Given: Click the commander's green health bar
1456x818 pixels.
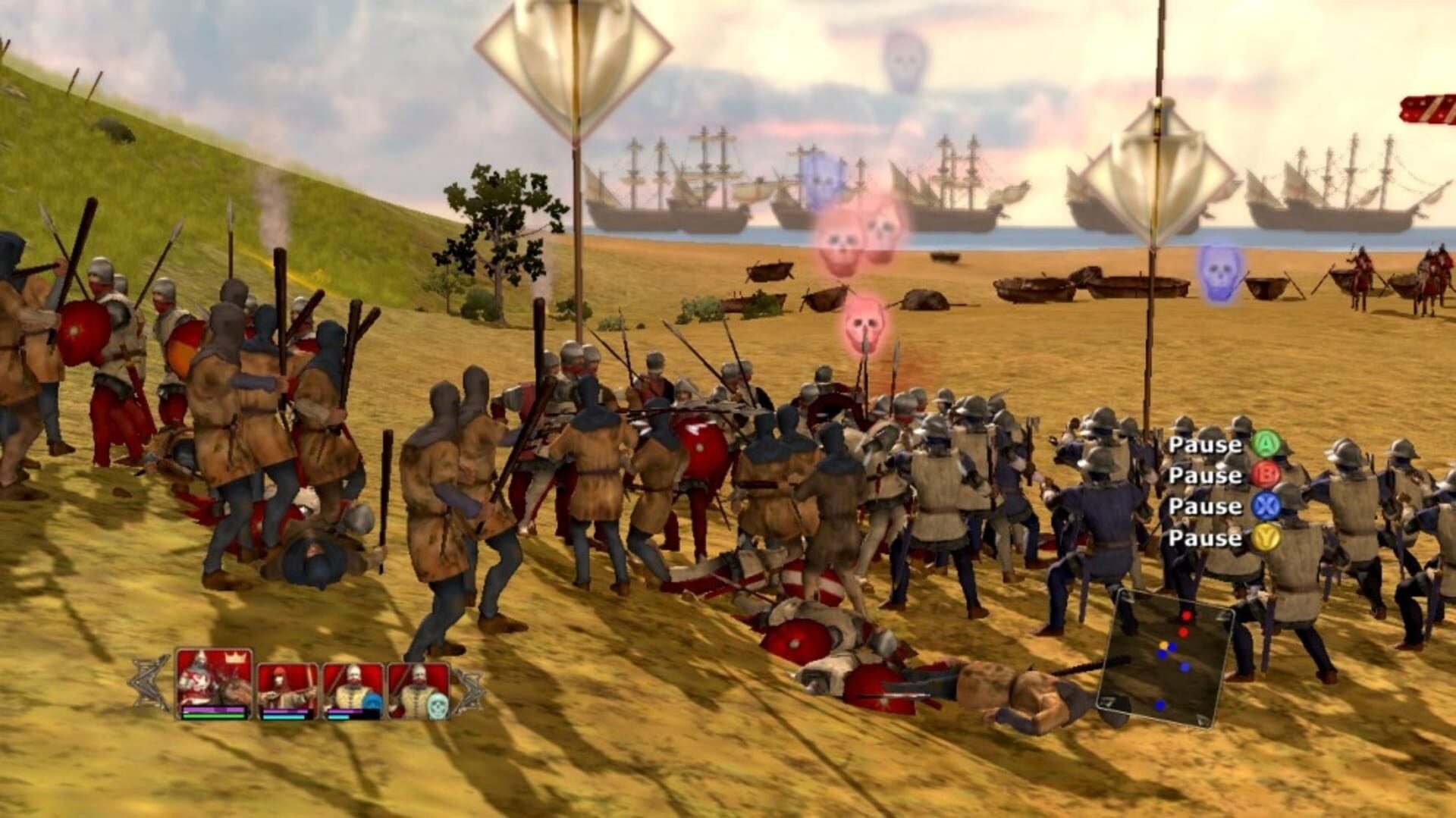Looking at the screenshot, I should (213, 715).
